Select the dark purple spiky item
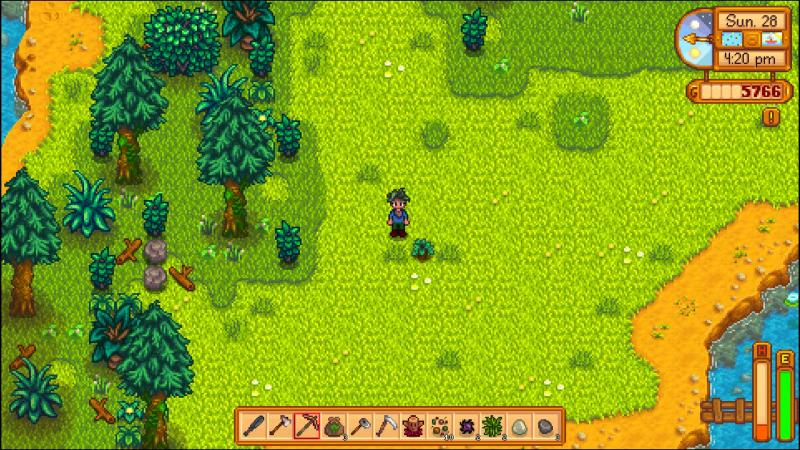Viewport: 800px width, 450px height. (464, 425)
